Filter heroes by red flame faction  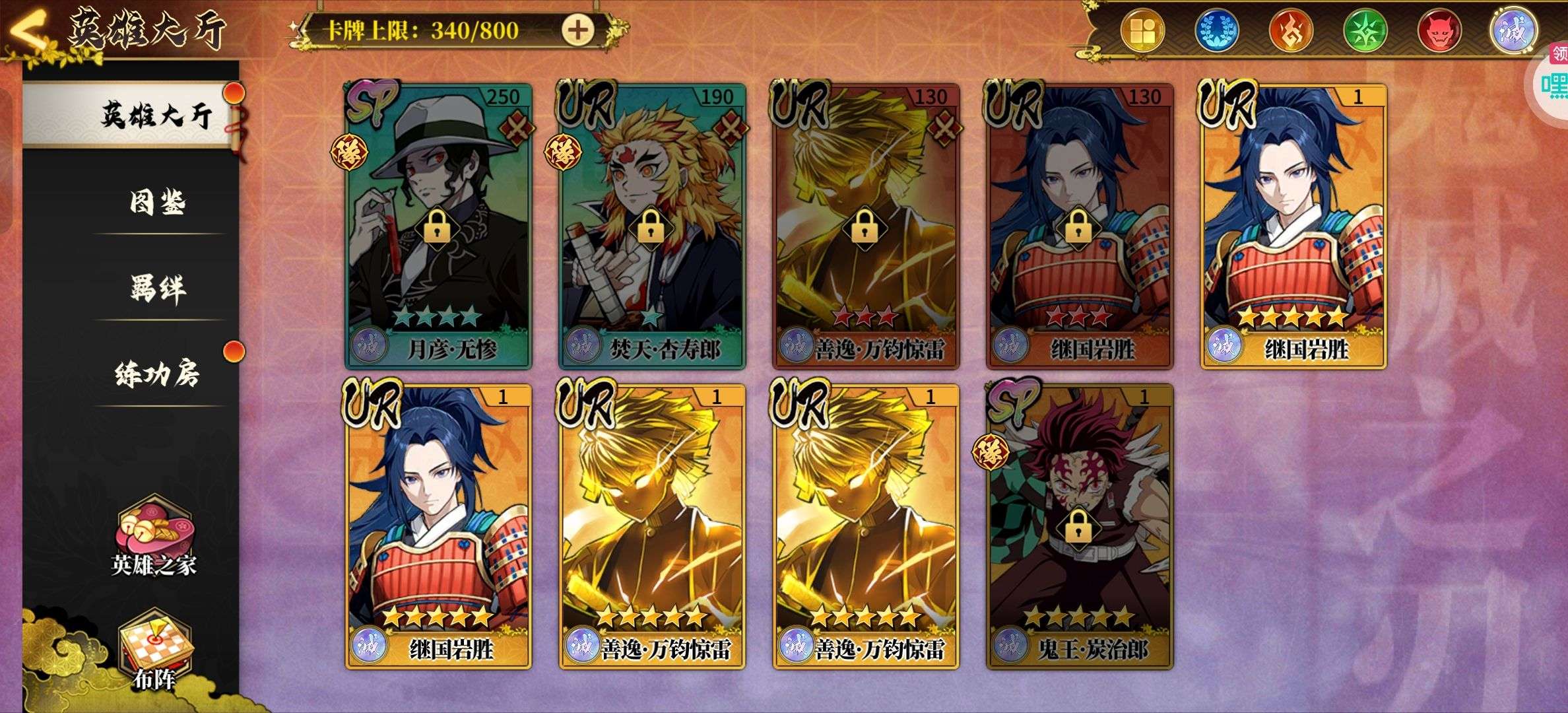[x=1291, y=31]
